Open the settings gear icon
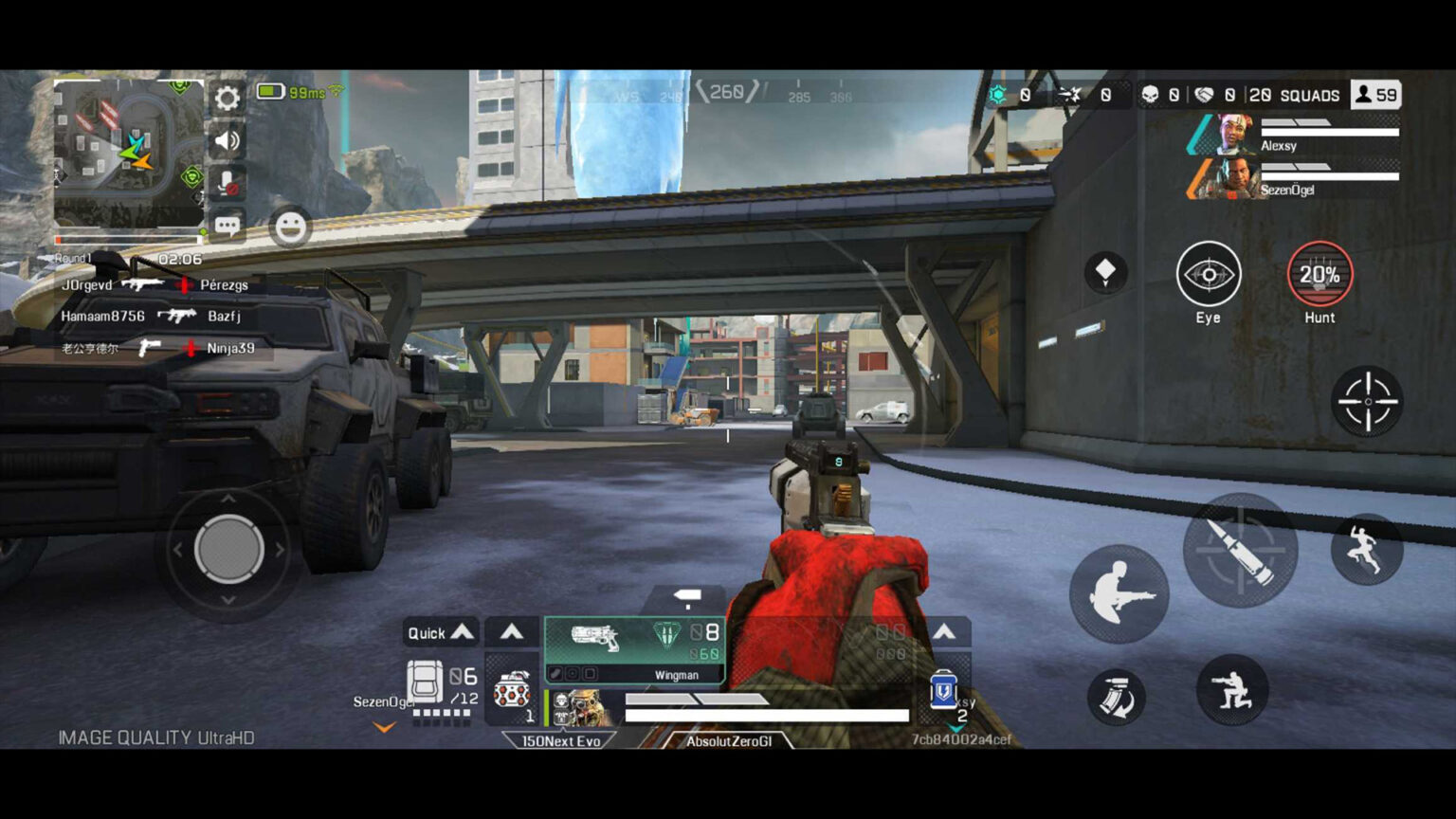The width and height of the screenshot is (1456, 819). (x=227, y=99)
